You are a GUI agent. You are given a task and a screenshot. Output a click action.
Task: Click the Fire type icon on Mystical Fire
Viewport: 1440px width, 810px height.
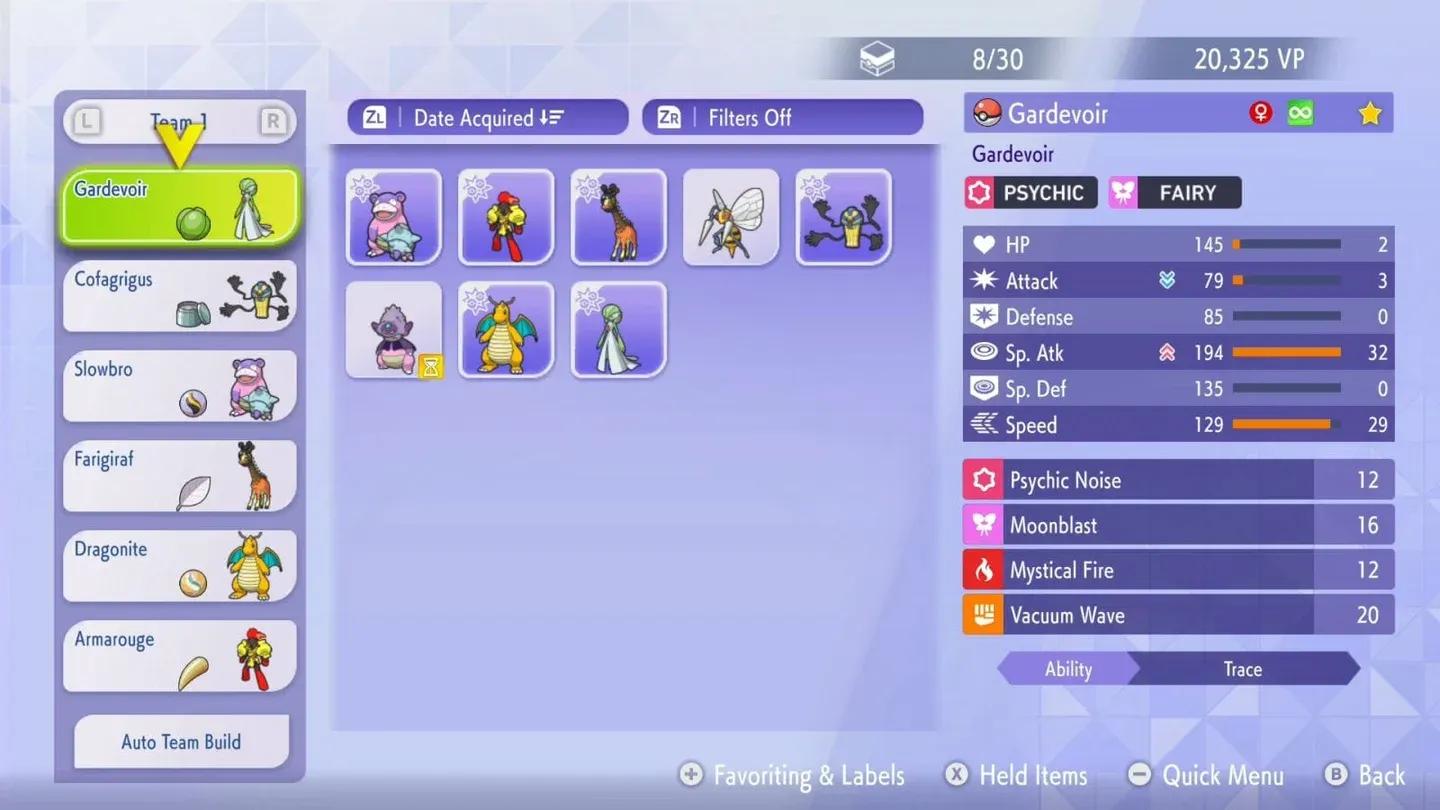pos(982,570)
